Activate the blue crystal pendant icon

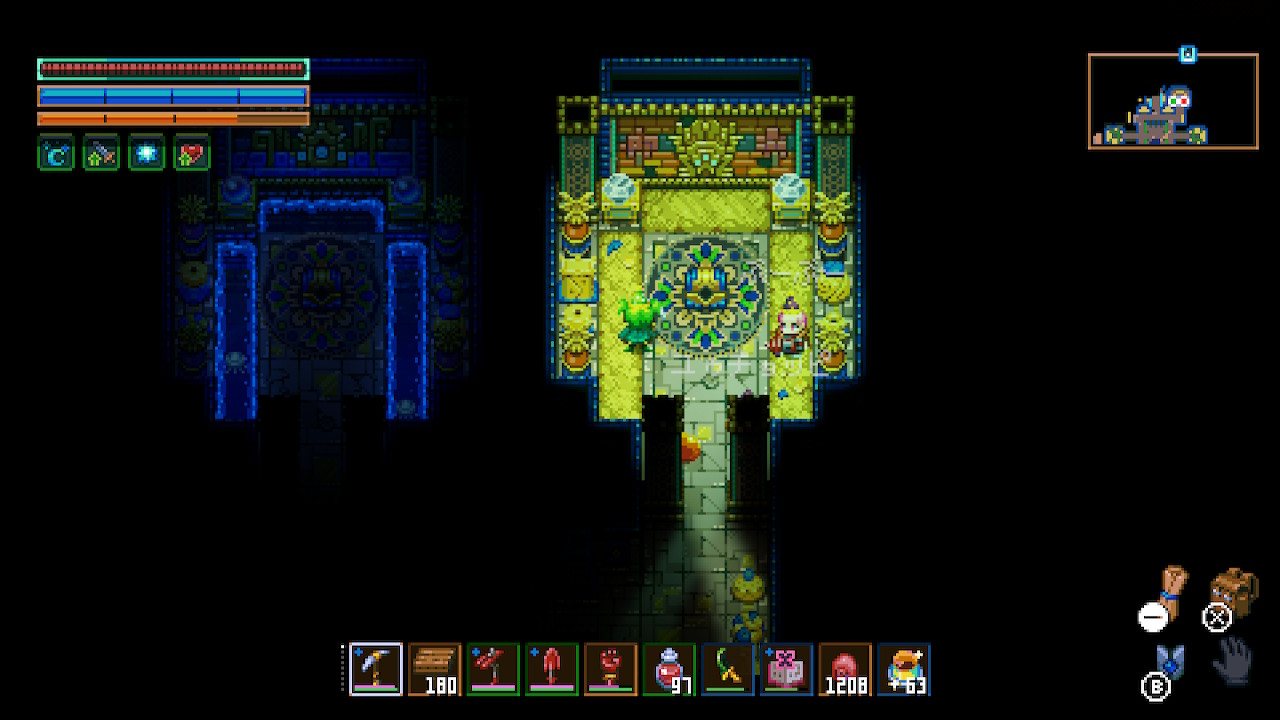click(1168, 662)
